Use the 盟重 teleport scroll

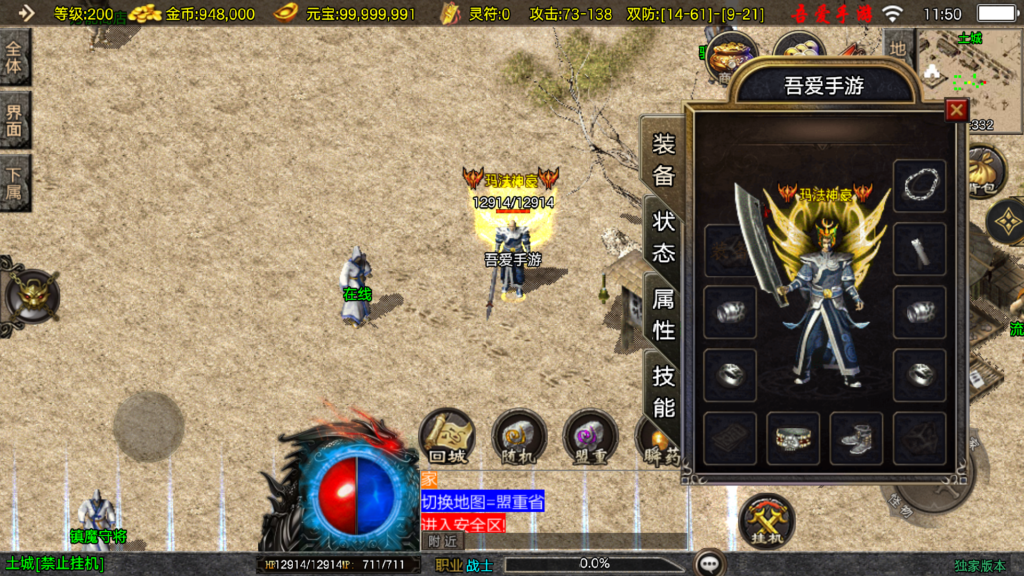590,436
